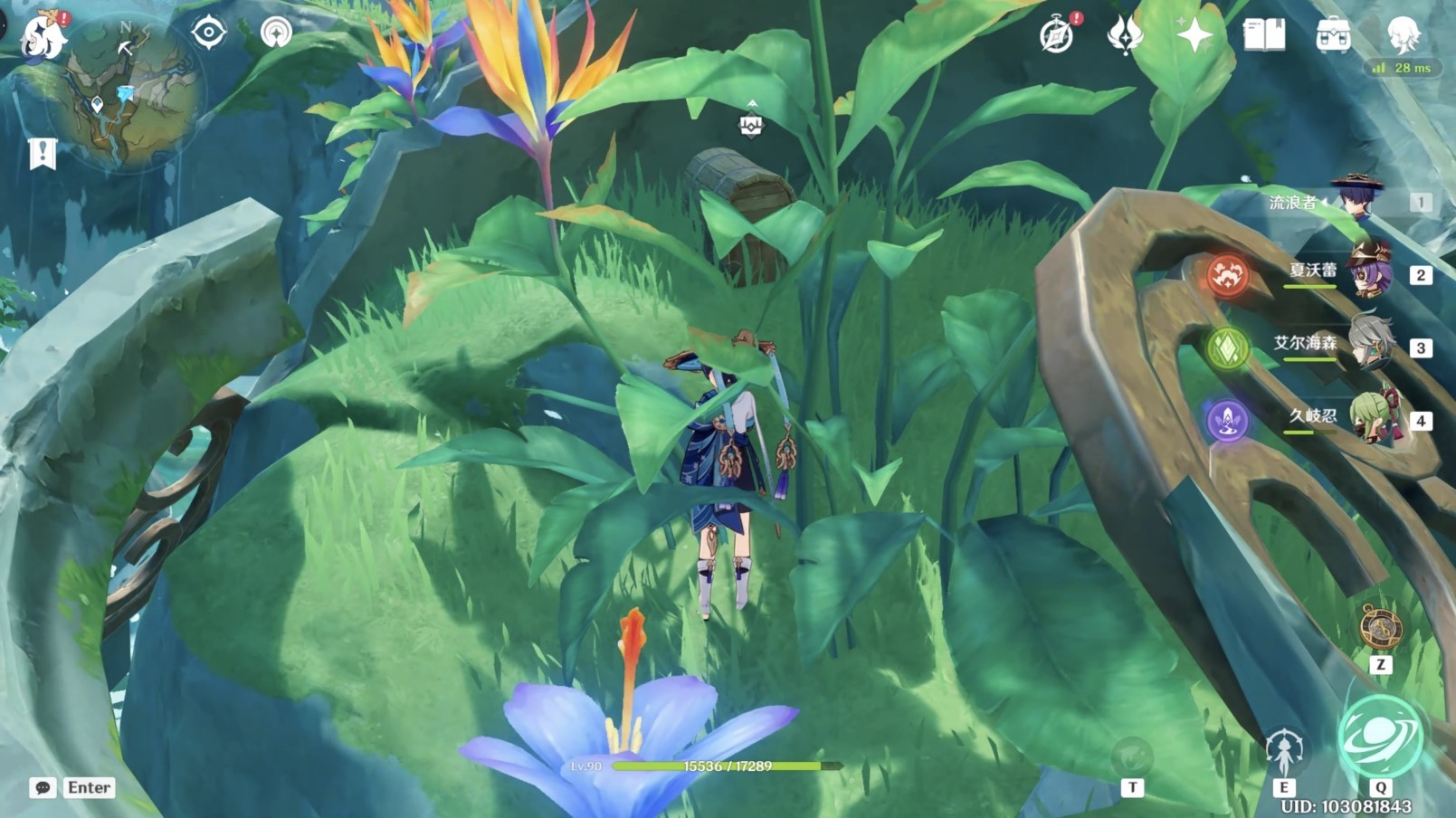Viewport: 1456px width, 818px height.
Task: Open the quest navigation target icon
Action: [x=208, y=33]
